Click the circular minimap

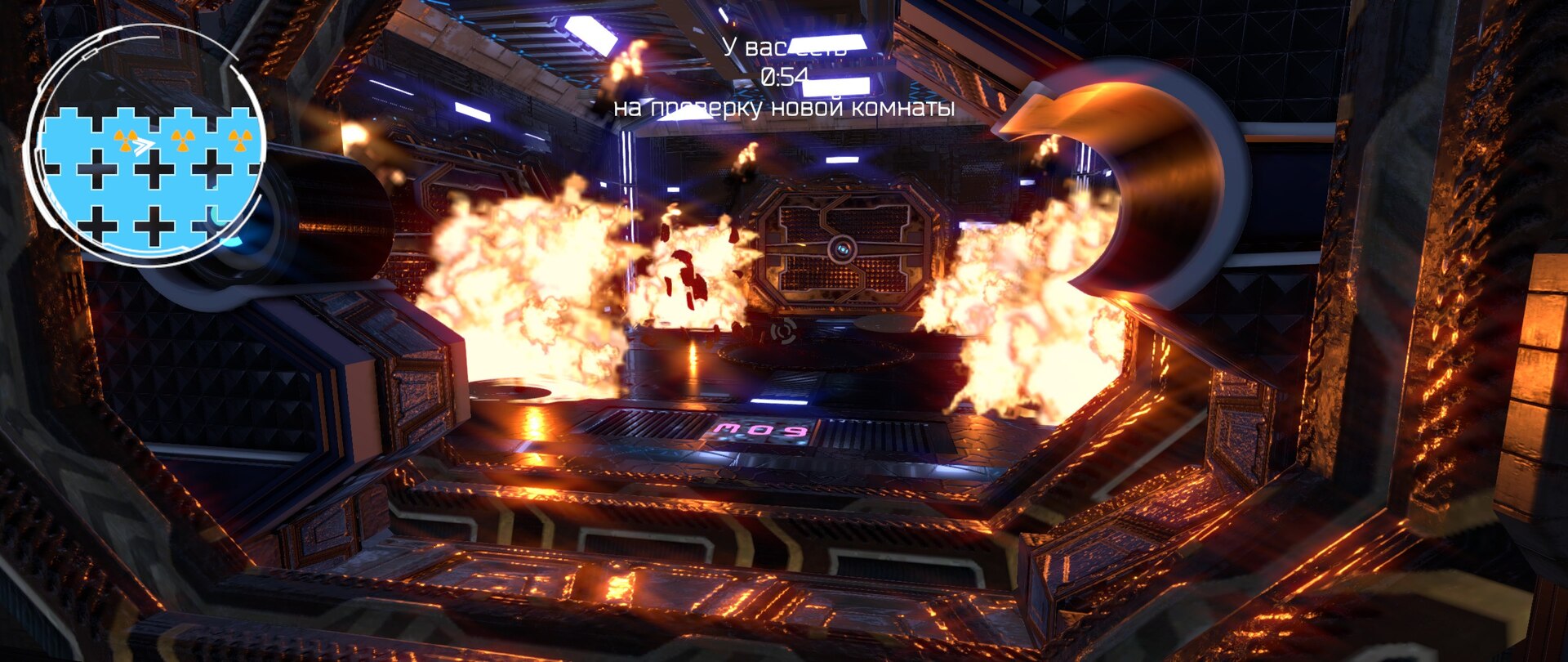[147, 147]
